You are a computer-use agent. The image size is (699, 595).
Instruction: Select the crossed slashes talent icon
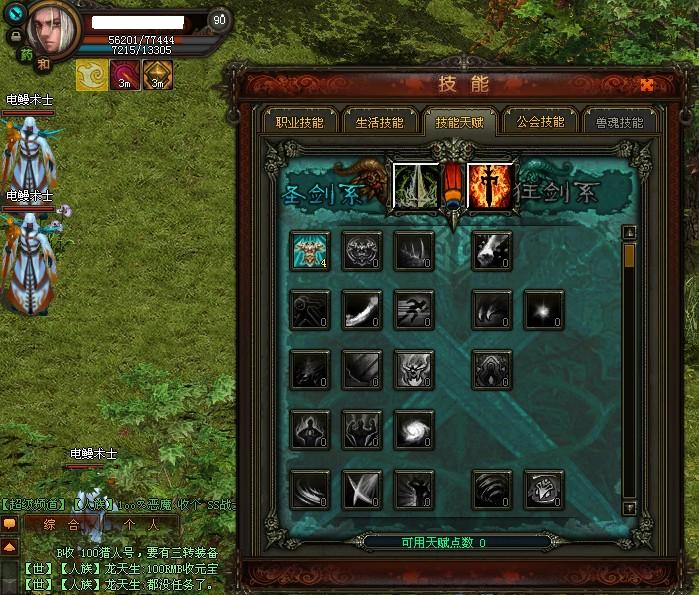362,490
